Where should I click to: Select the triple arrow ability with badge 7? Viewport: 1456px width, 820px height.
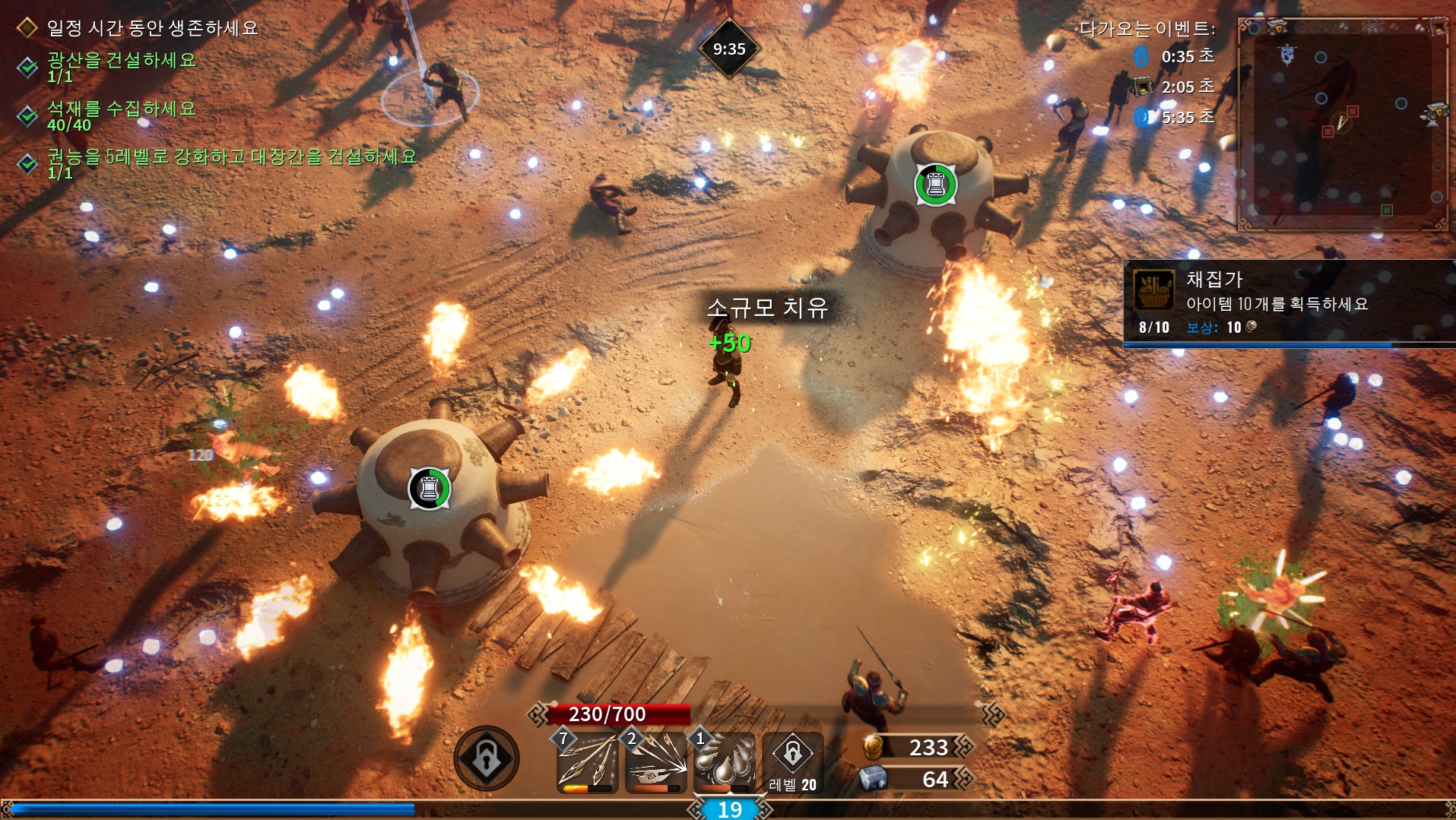pos(587,762)
